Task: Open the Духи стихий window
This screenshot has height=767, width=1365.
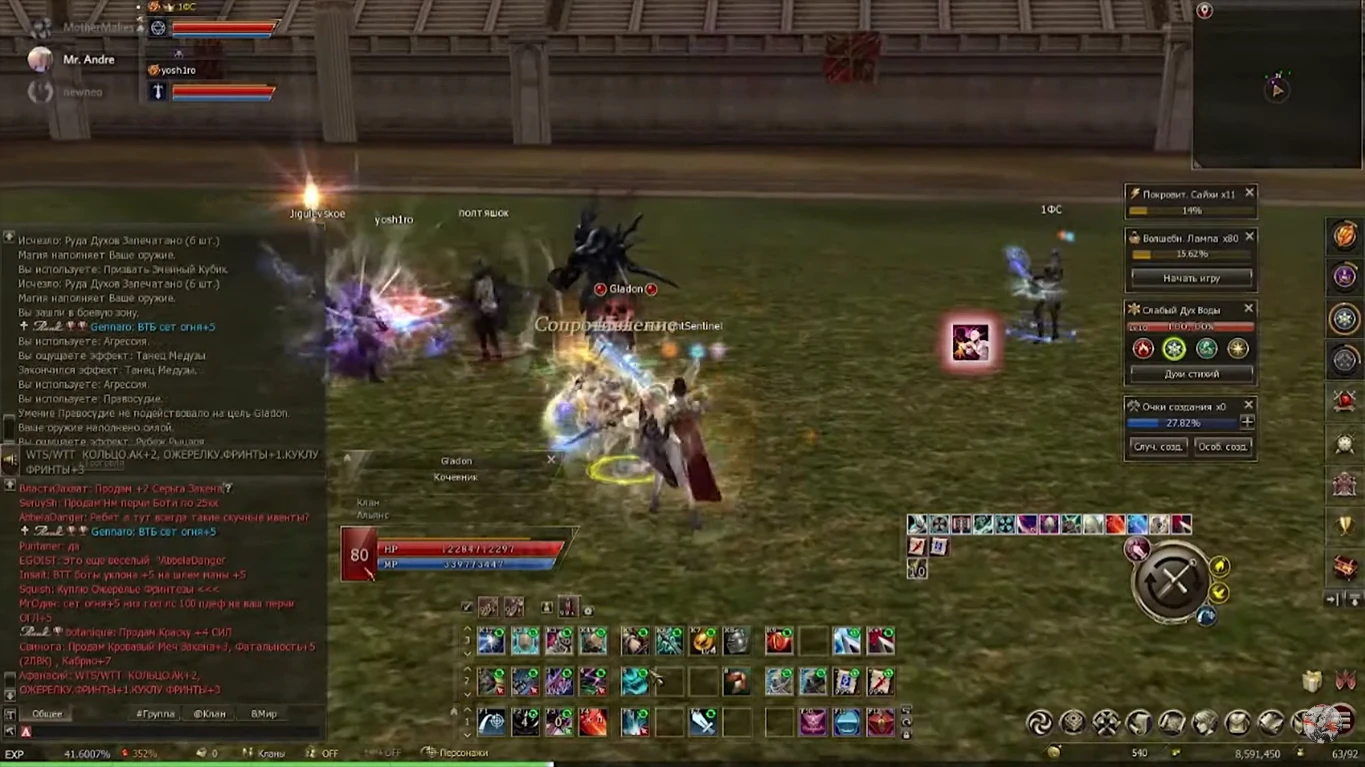Action: pyautogui.click(x=1194, y=373)
